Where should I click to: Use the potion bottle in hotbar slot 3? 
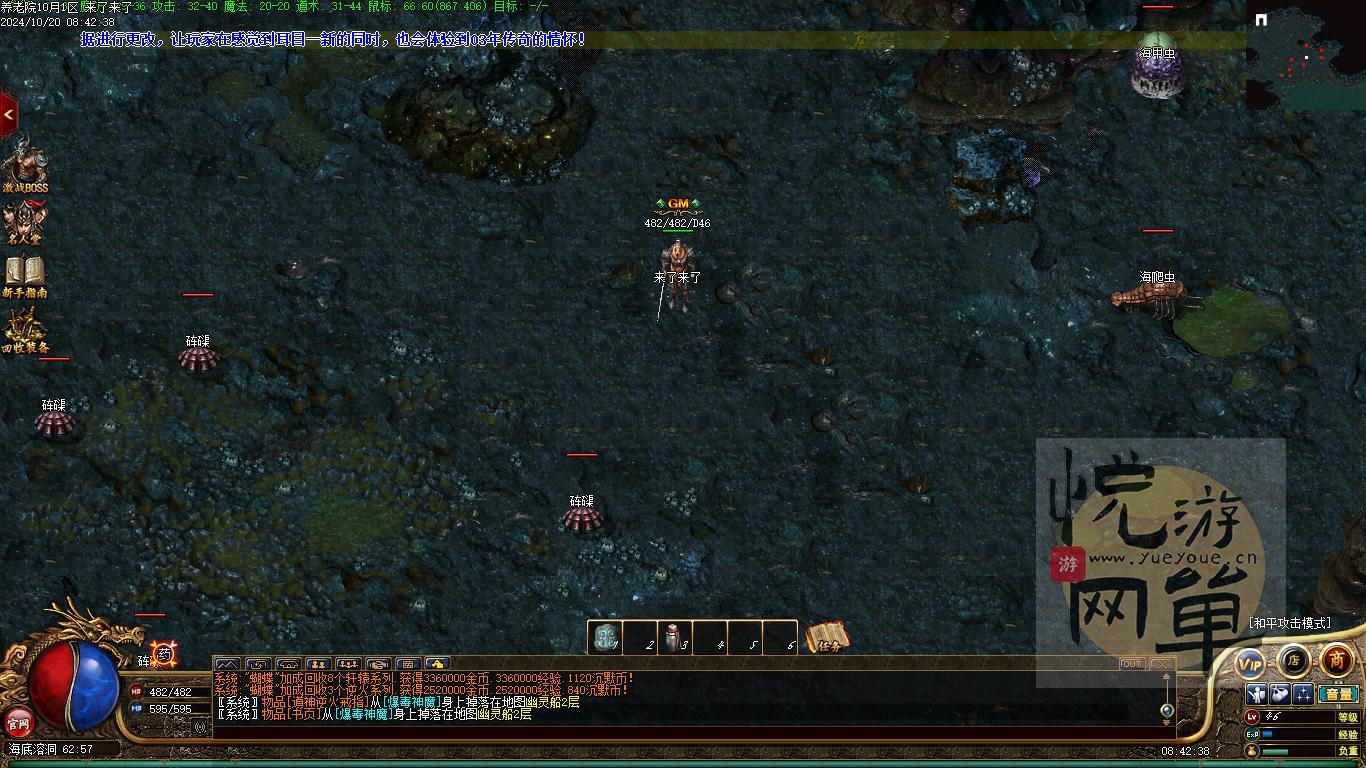coord(673,638)
